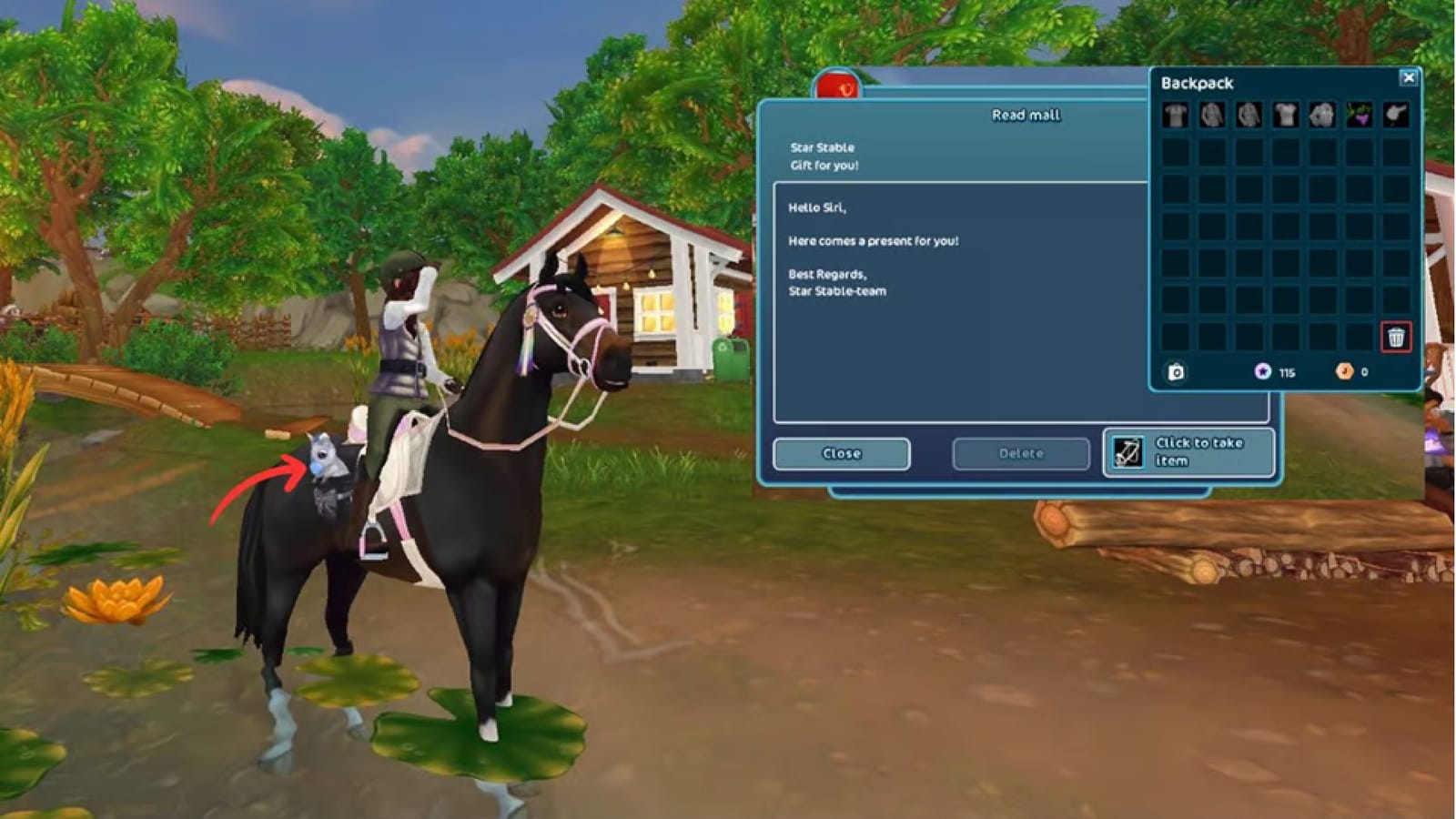Close the Backpack panel with the X
Viewport: 1456px width, 819px height.
pos(1408,76)
